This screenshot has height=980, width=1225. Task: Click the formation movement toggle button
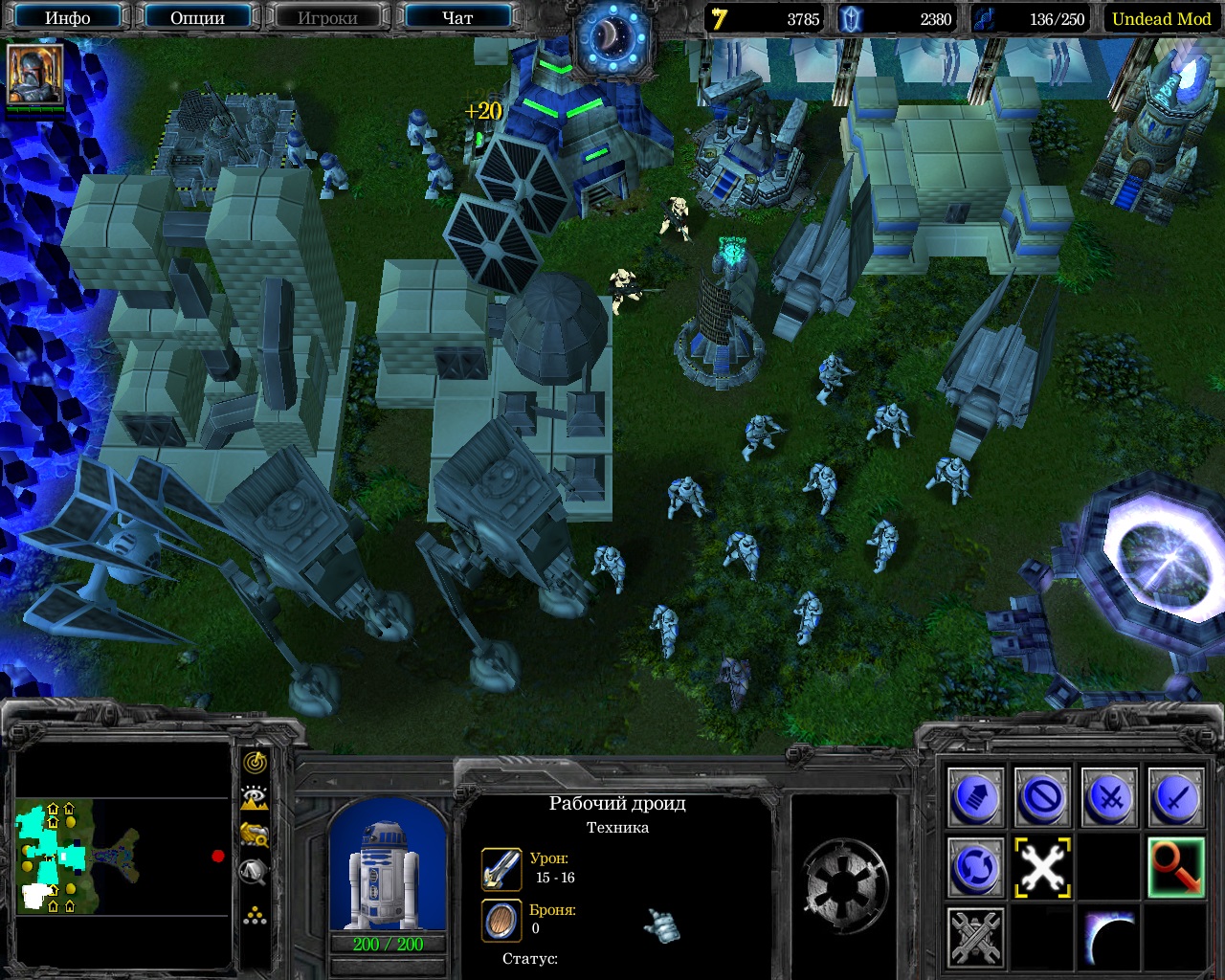[255, 916]
